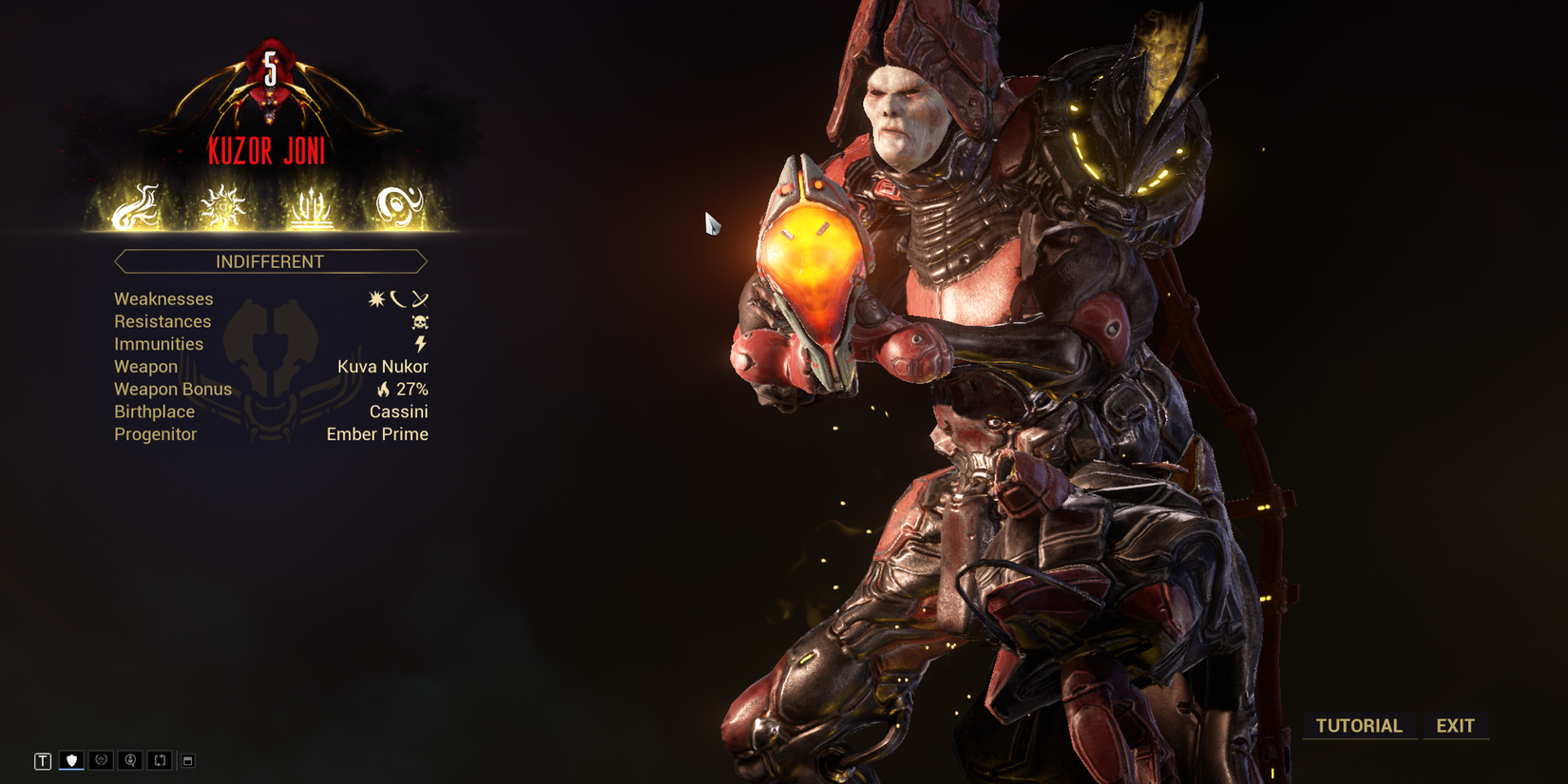Screen dimensions: 1568x784
Task: Toggle the T text overlay icon
Action: 42,759
